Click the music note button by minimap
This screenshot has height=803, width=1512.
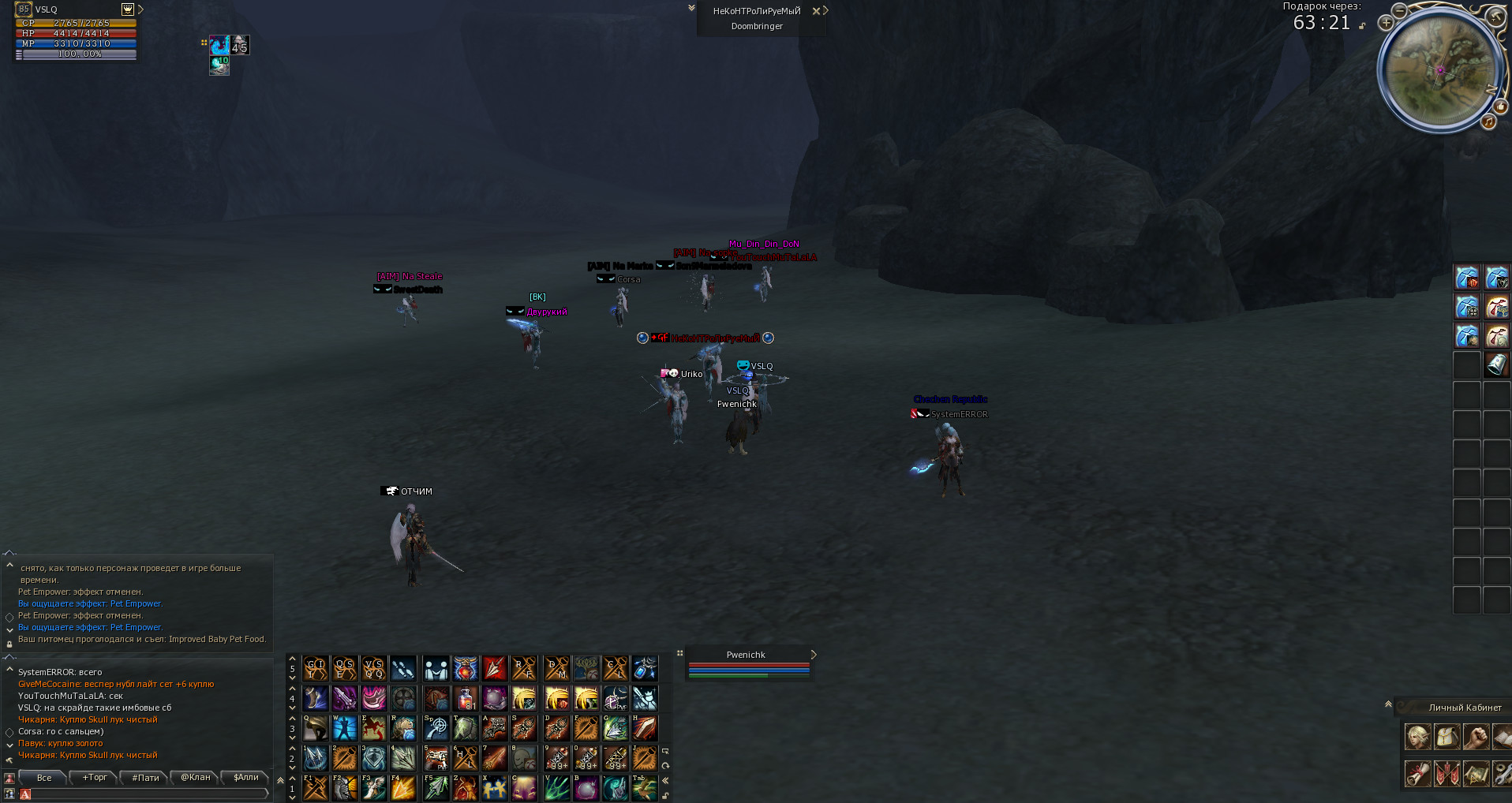point(1488,122)
